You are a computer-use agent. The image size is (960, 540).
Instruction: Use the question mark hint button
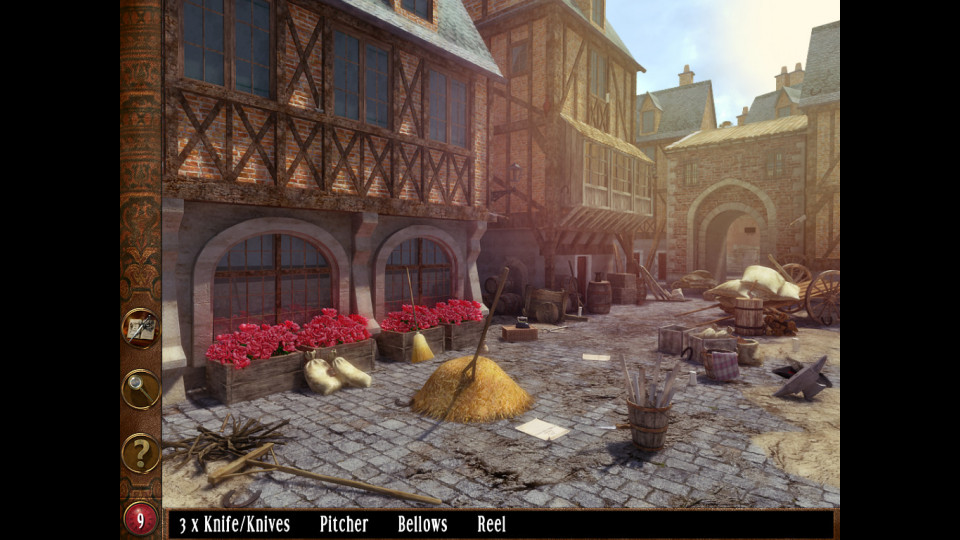coord(141,453)
